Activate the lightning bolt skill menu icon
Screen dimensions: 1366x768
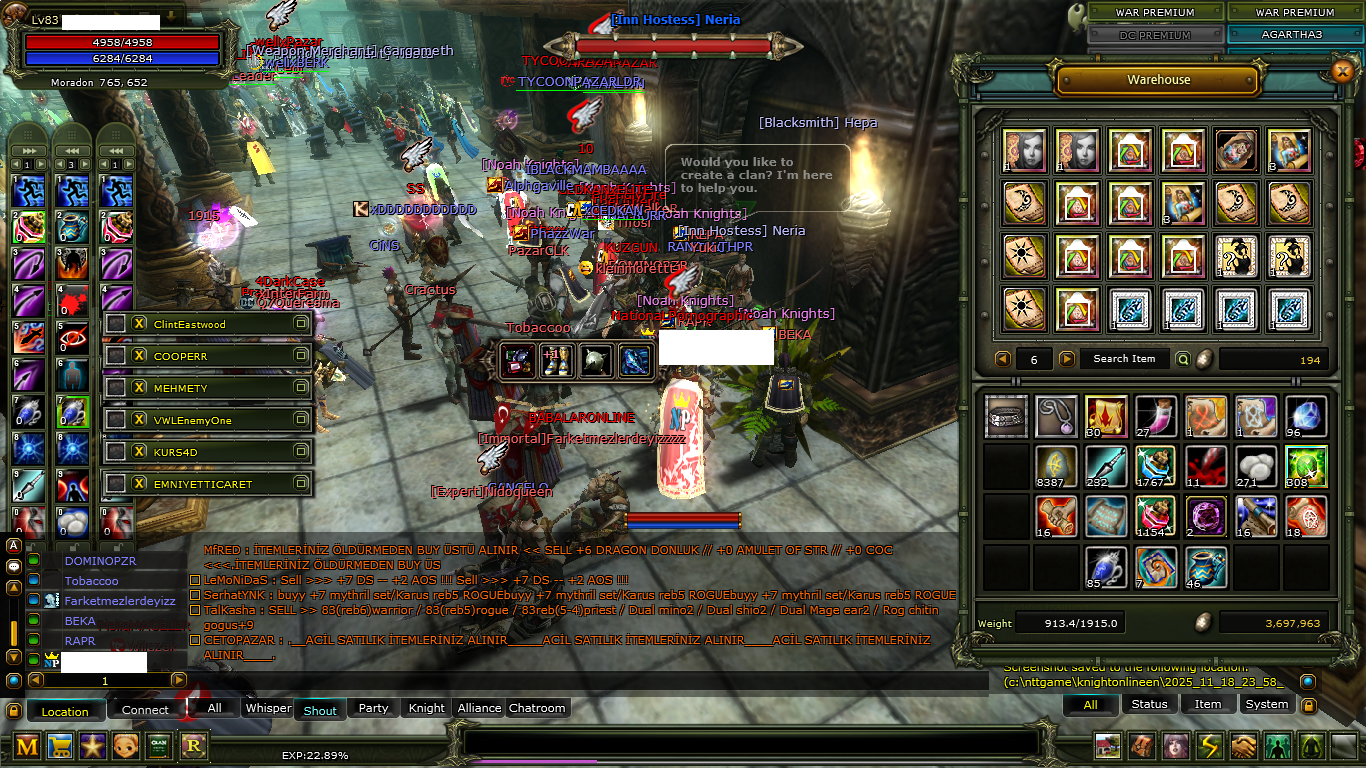point(1210,746)
